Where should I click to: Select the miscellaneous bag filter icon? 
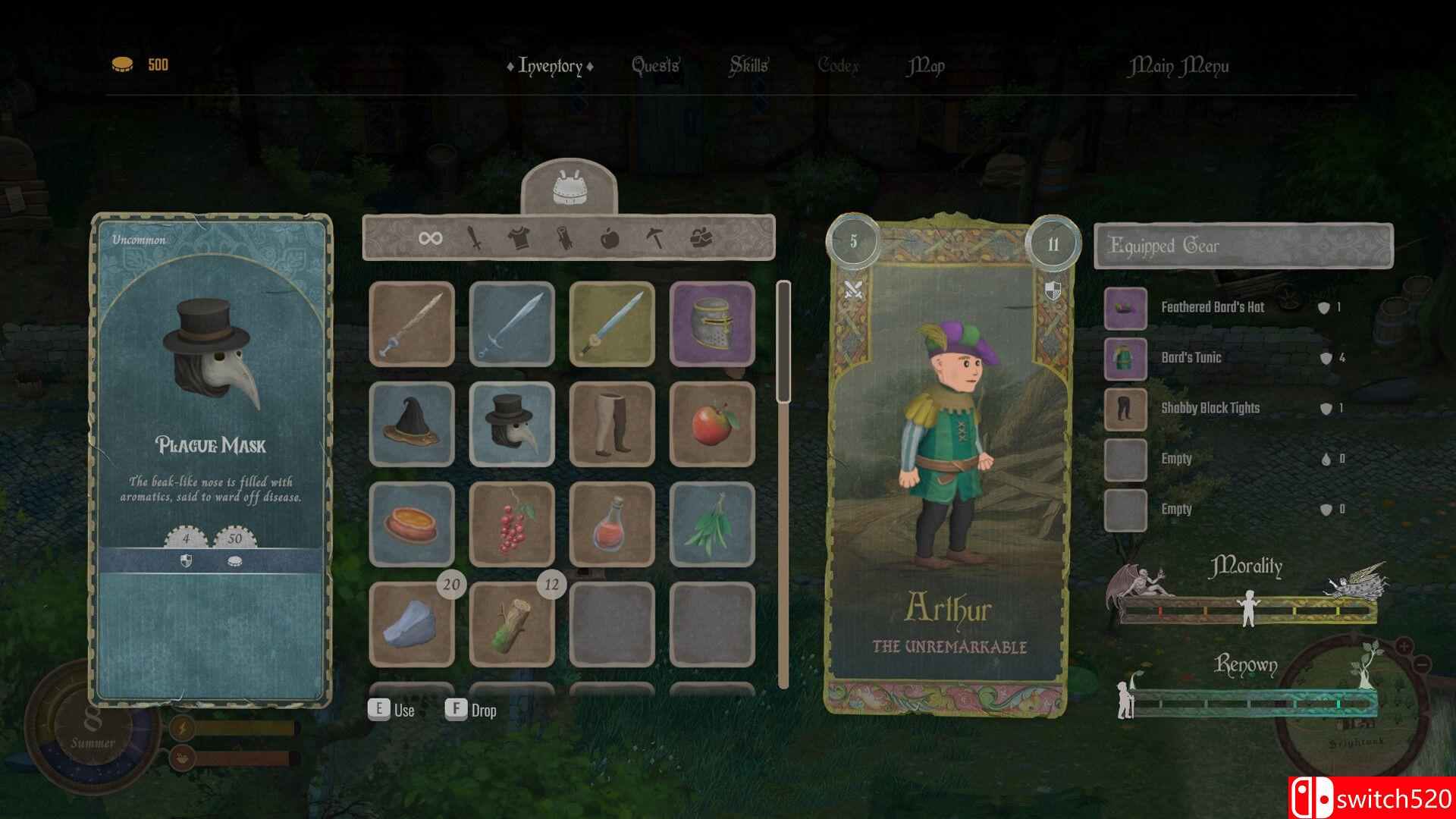coord(701,237)
